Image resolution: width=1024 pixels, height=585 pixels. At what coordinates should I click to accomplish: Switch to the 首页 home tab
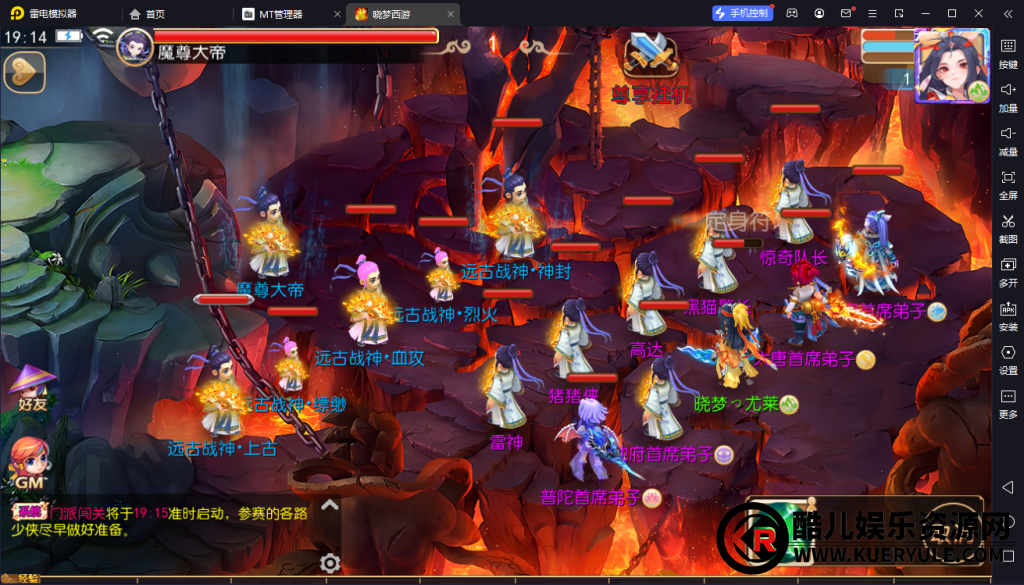tap(148, 14)
